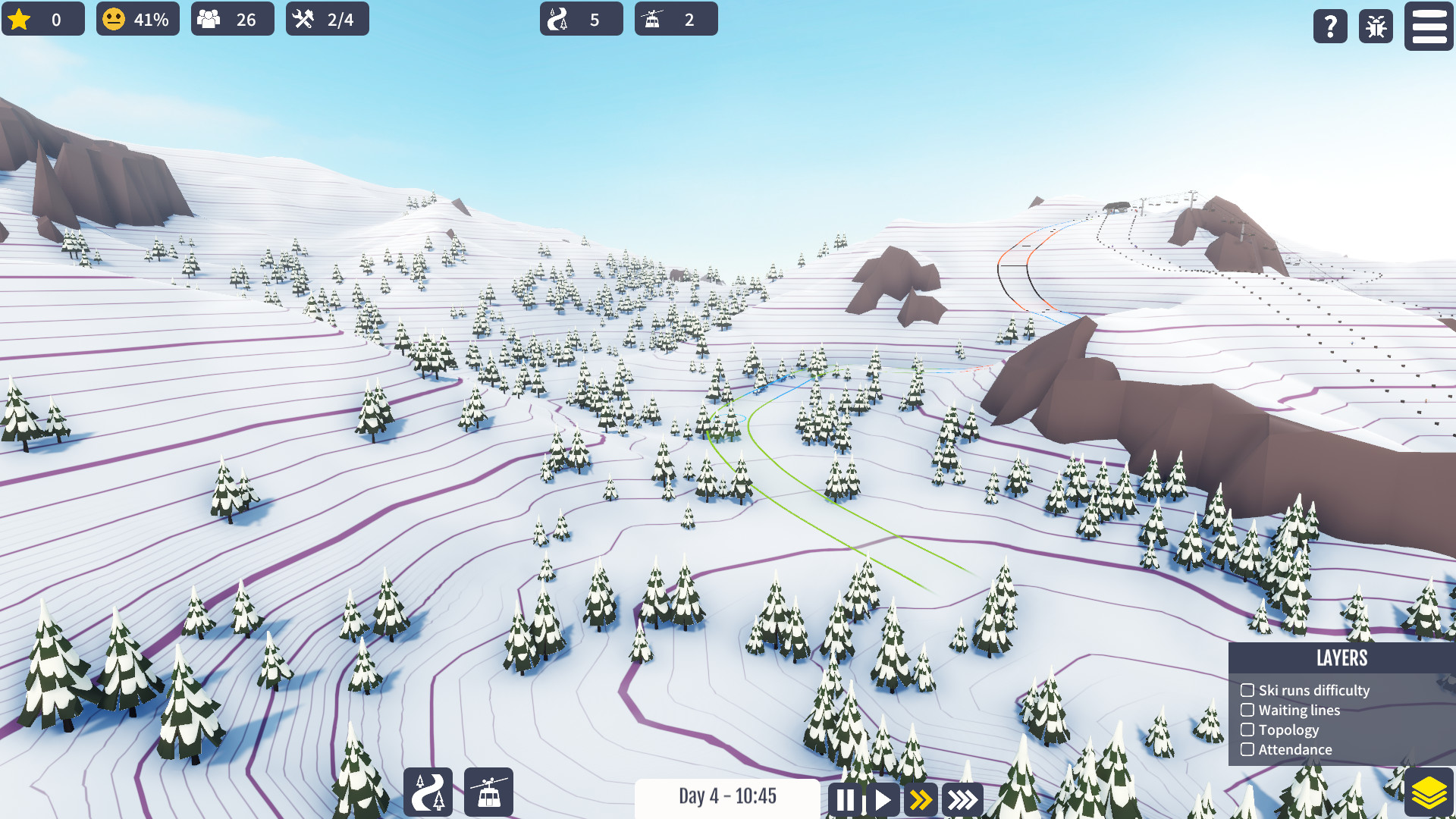Check the star rating counter

click(43, 19)
